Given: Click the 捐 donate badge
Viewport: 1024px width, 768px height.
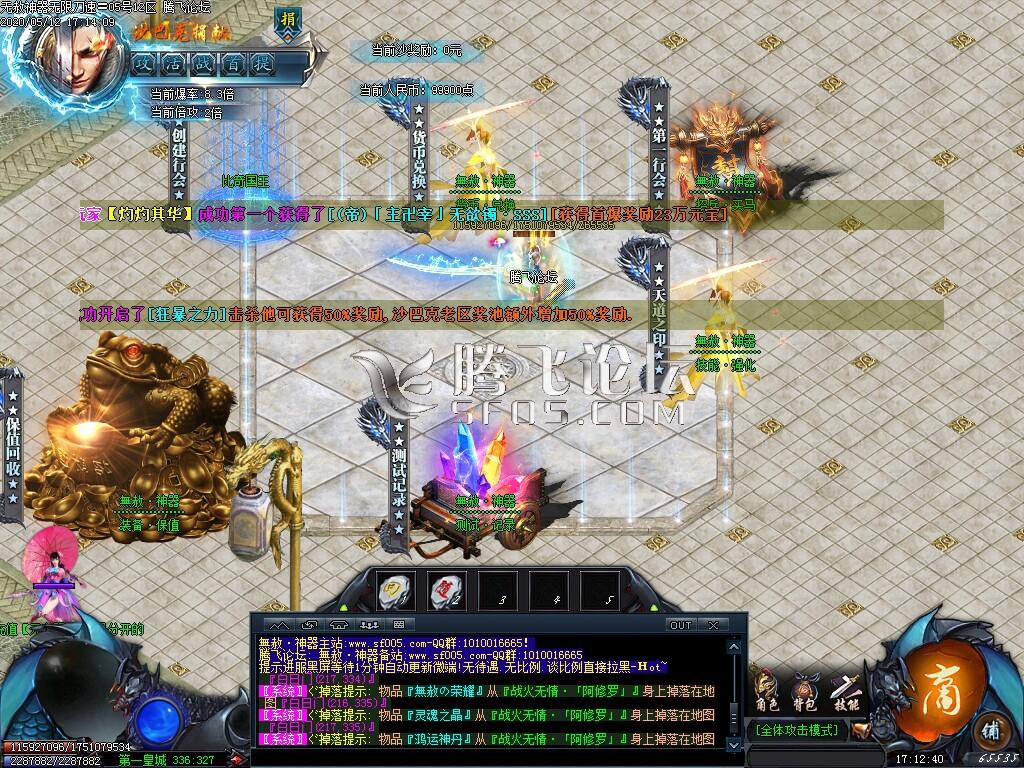Looking at the screenshot, I should pyautogui.click(x=288, y=22).
